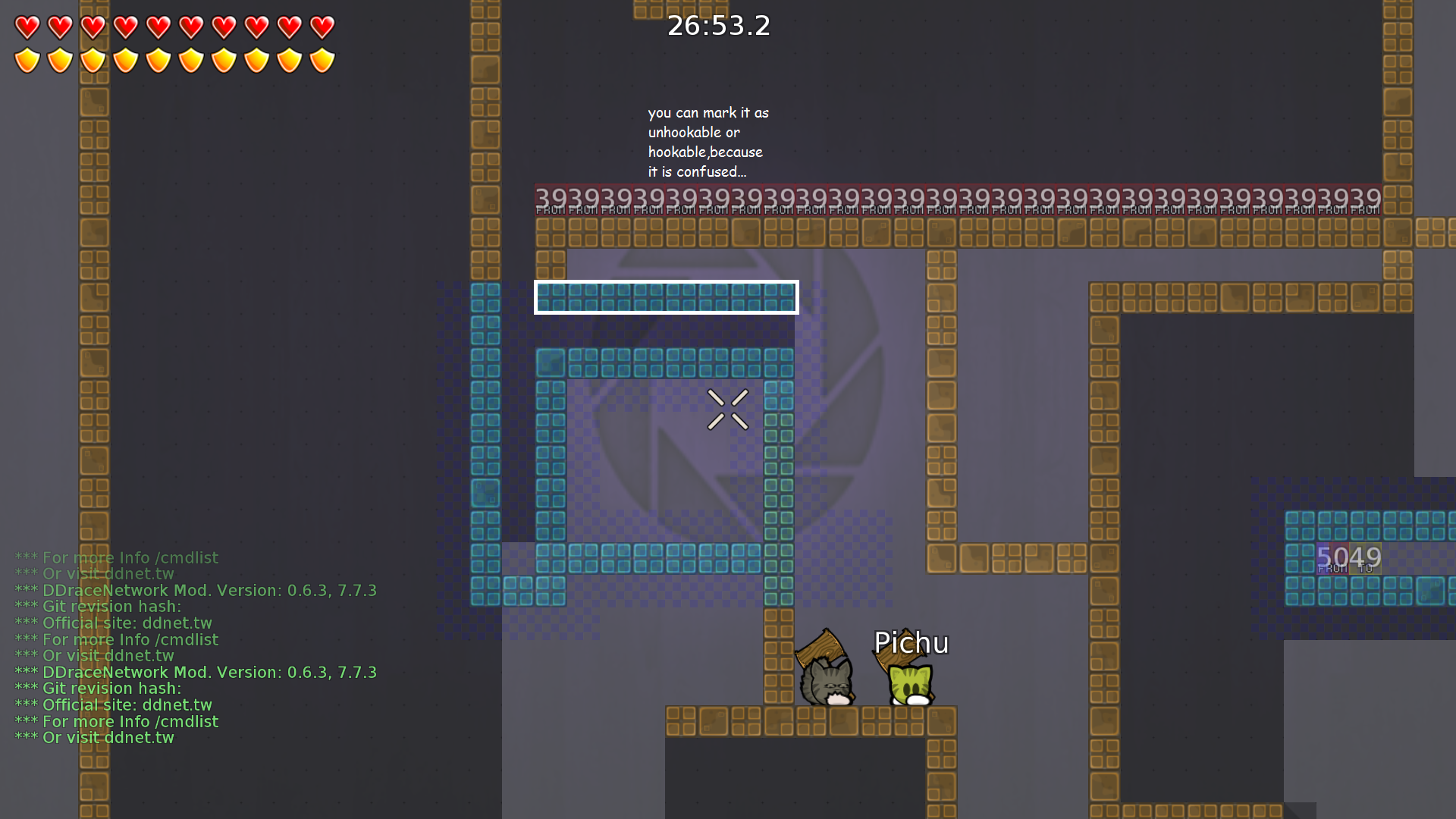1456x819 pixels.
Task: Click the Pichu player nameplate
Action: (911, 642)
